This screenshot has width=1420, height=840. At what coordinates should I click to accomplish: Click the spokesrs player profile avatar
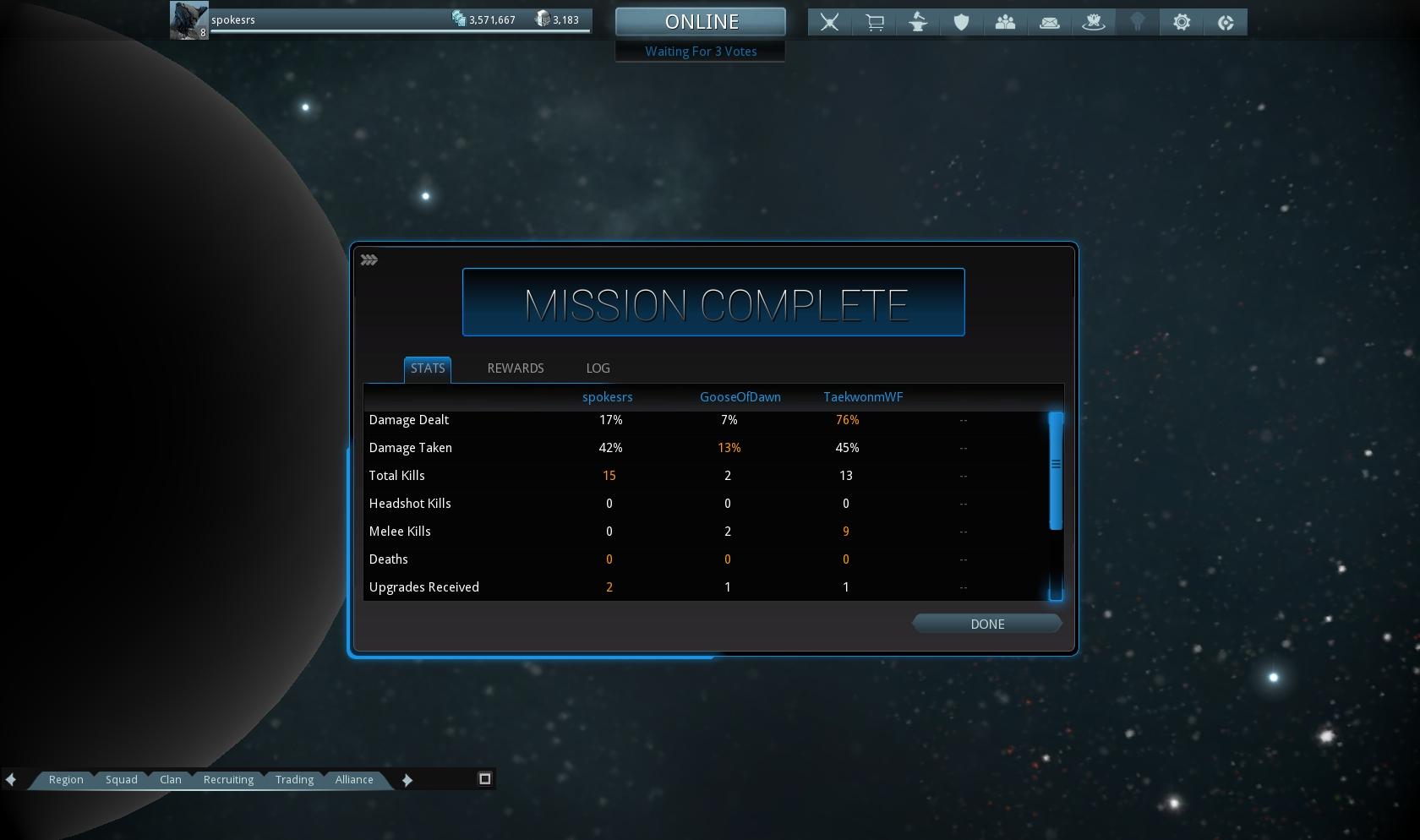tap(188, 20)
